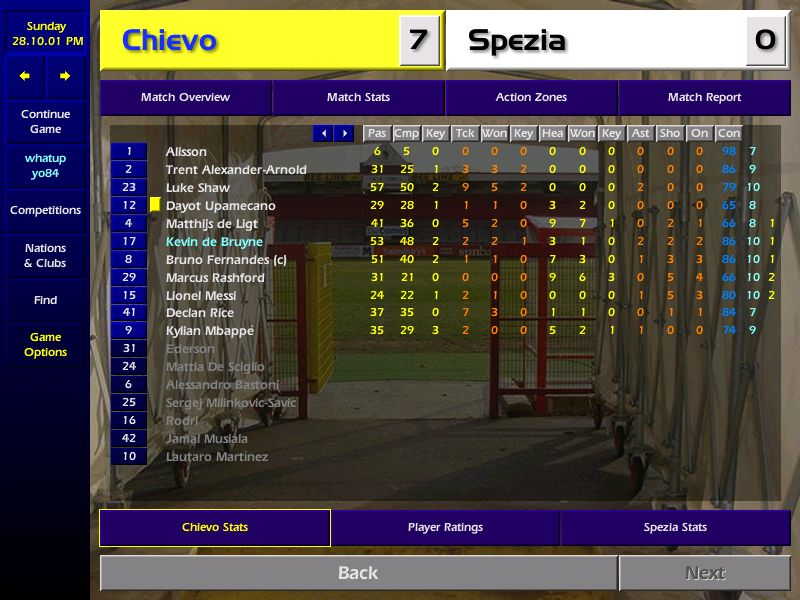Select manager whatup yo84 entry
800x600 pixels.
(x=45, y=166)
